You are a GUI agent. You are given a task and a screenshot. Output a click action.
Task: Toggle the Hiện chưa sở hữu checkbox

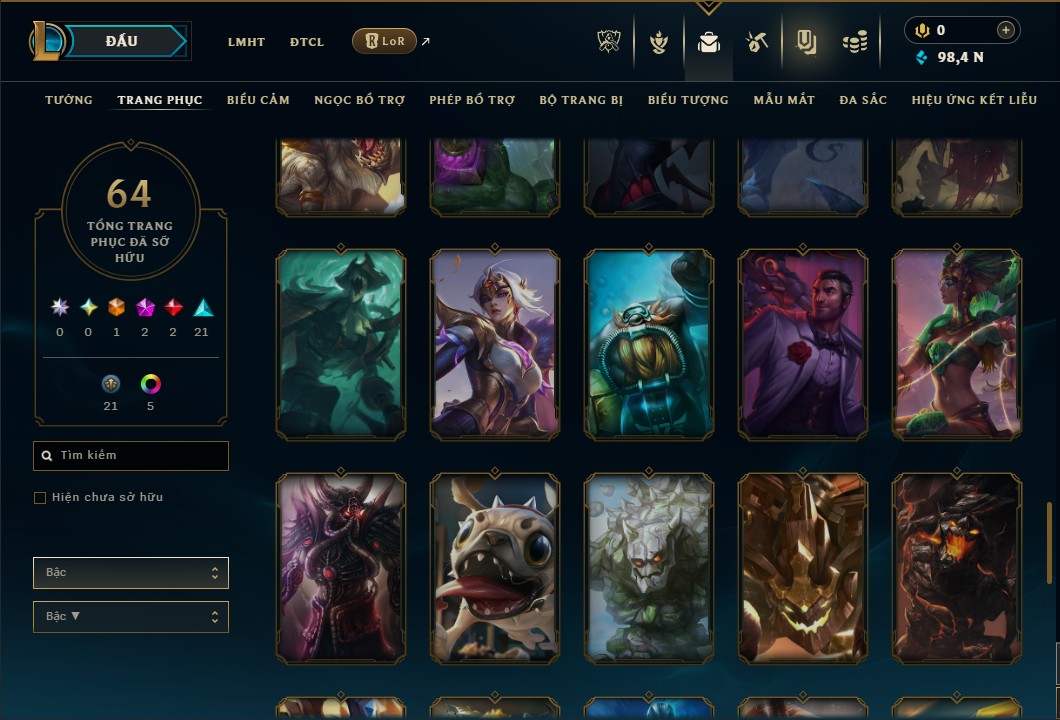tap(40, 498)
